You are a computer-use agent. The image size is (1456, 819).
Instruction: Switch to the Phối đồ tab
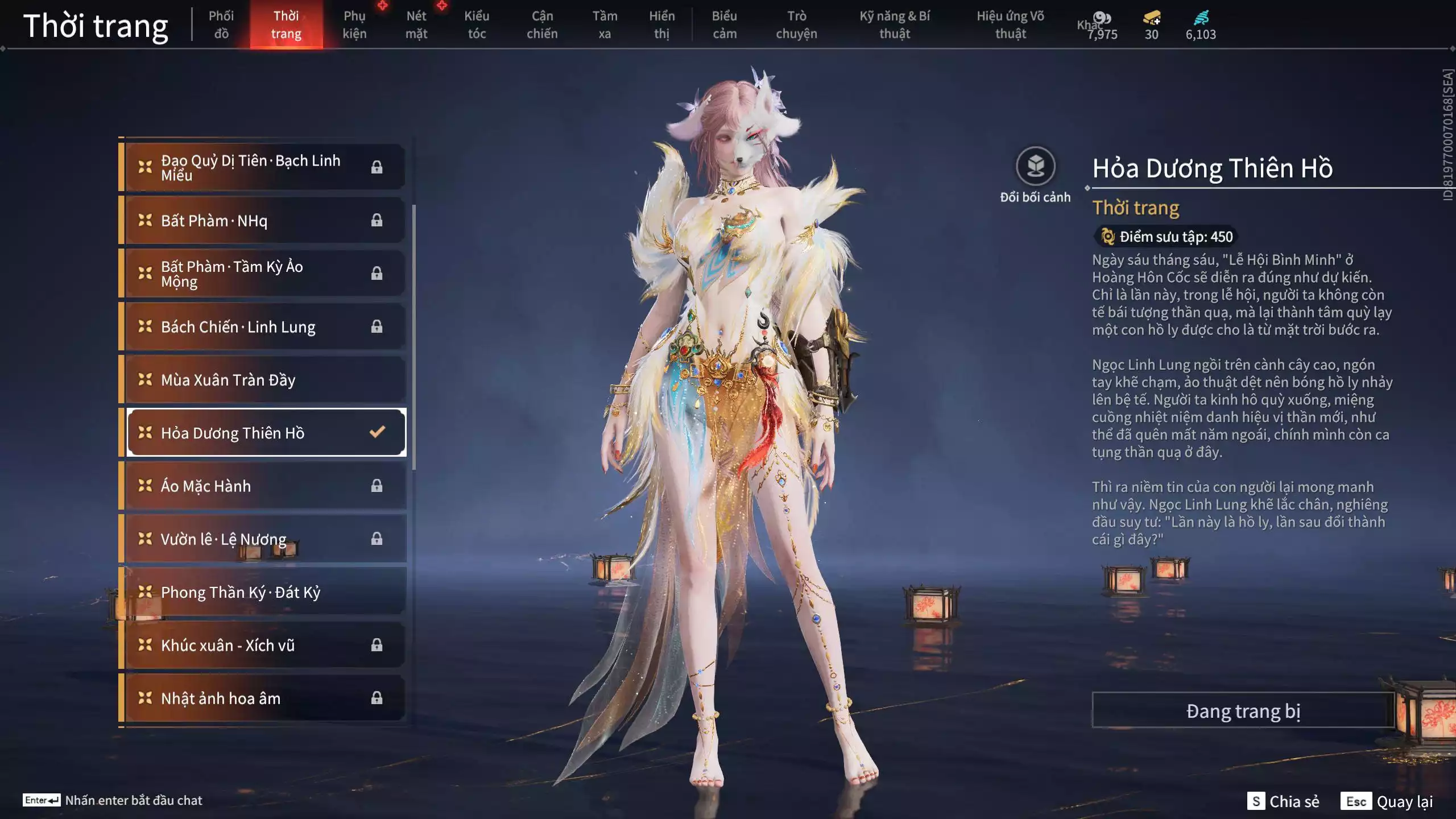pos(221,24)
